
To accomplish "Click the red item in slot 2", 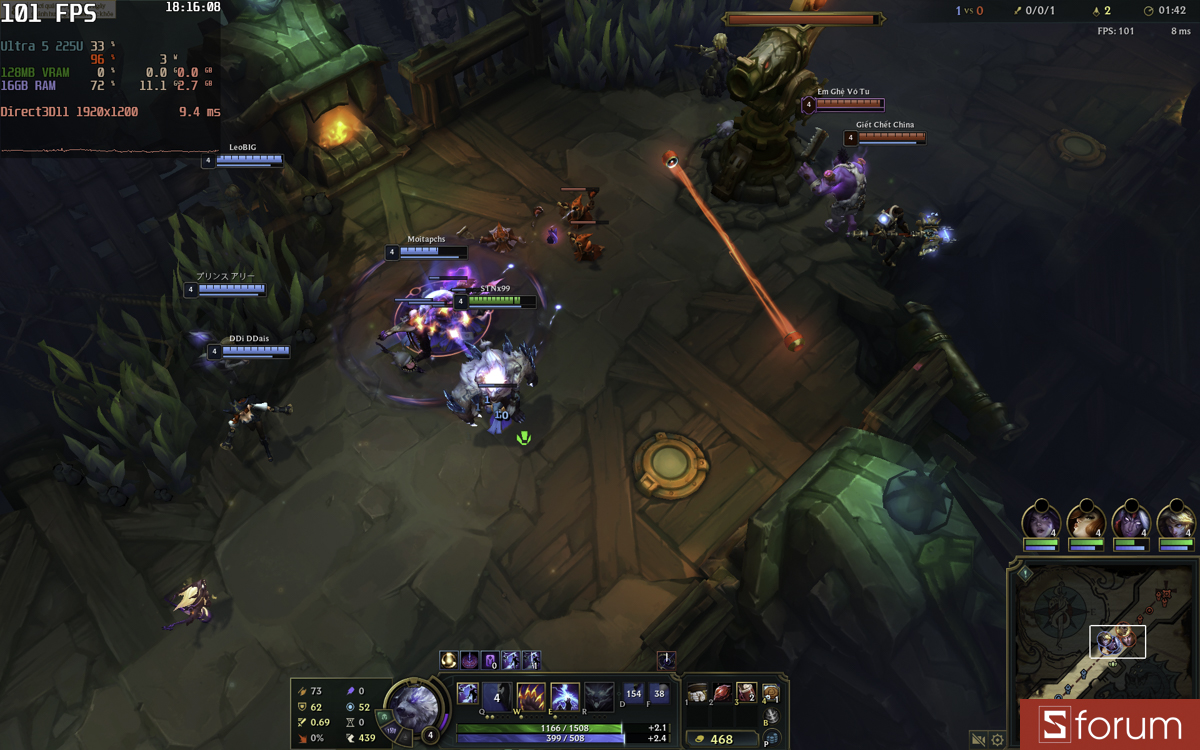I will [722, 692].
